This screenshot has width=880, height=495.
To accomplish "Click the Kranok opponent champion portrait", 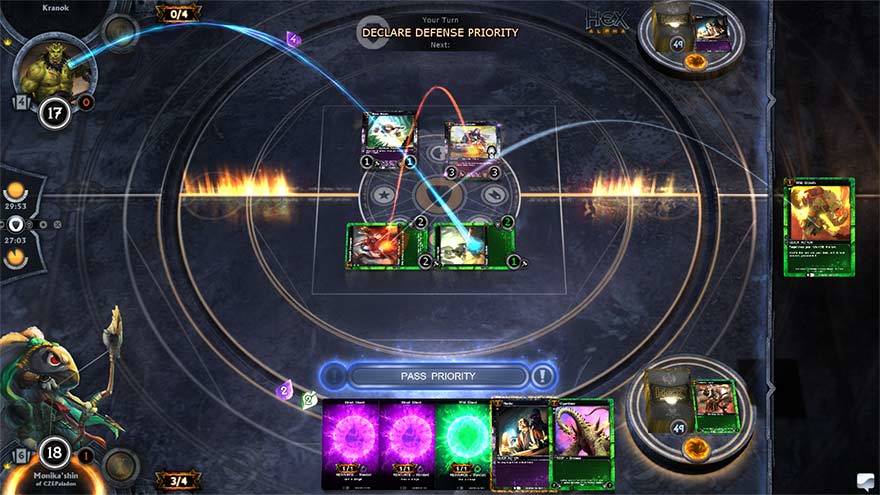I will coord(55,68).
